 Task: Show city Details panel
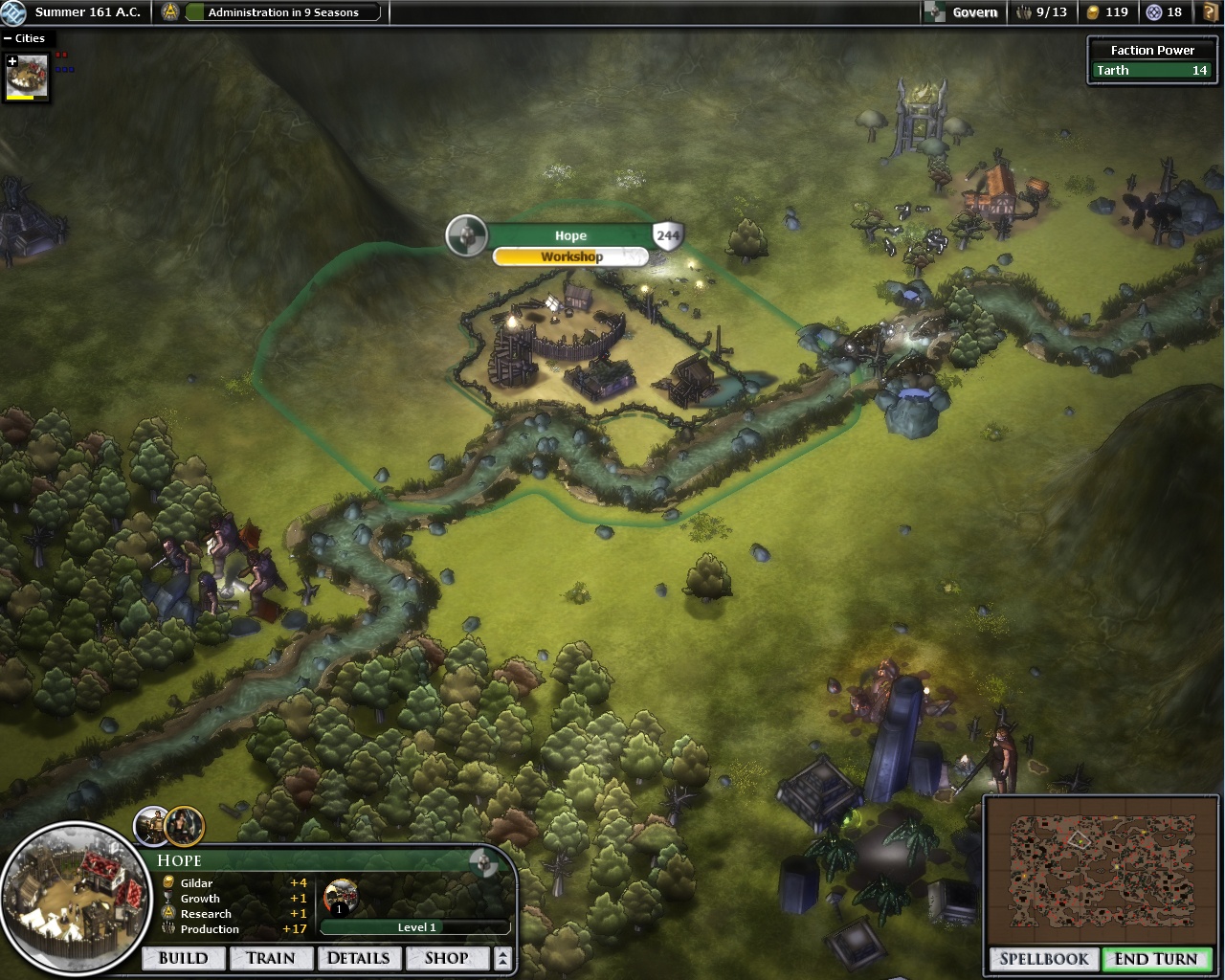pyautogui.click(x=358, y=958)
